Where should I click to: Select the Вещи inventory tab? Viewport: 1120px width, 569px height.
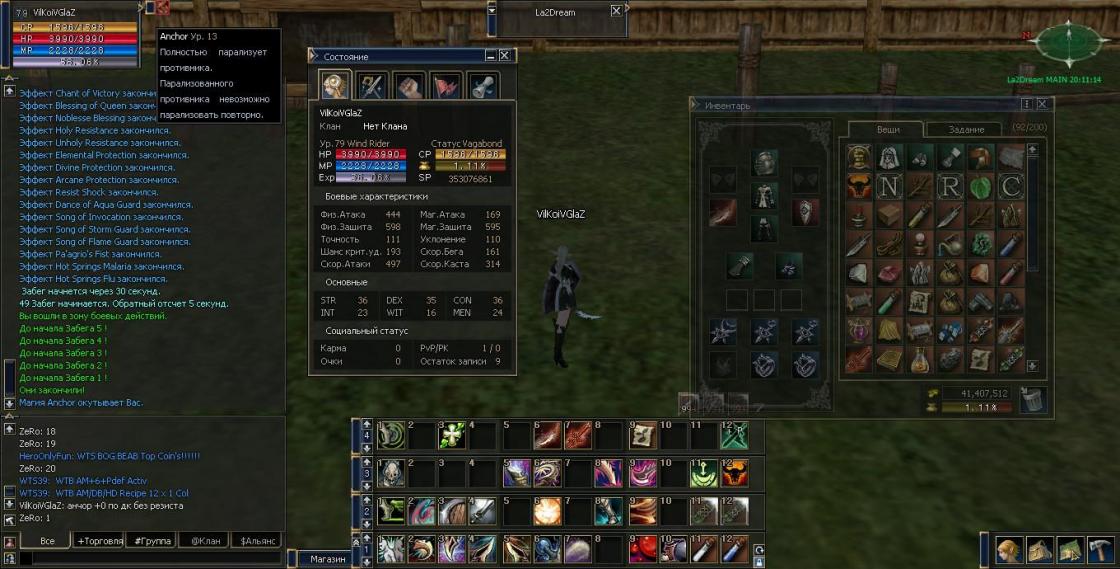(x=888, y=129)
